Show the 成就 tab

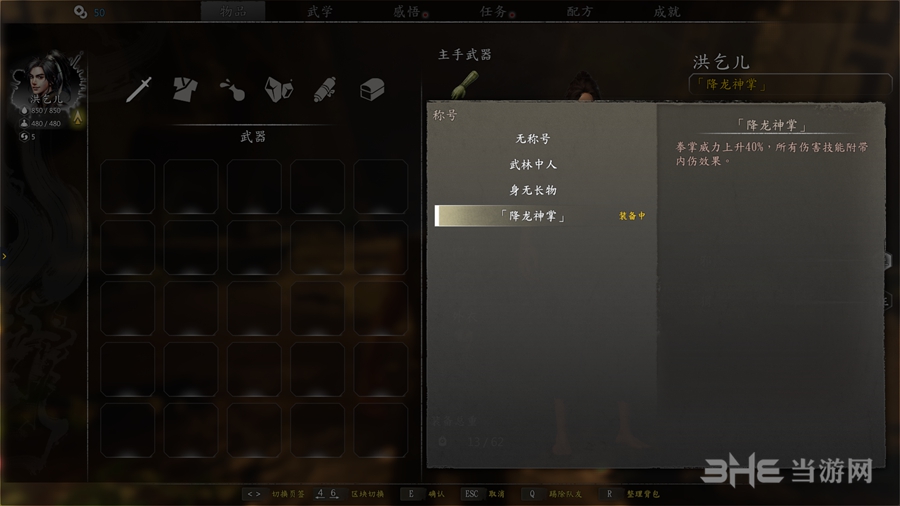click(667, 12)
